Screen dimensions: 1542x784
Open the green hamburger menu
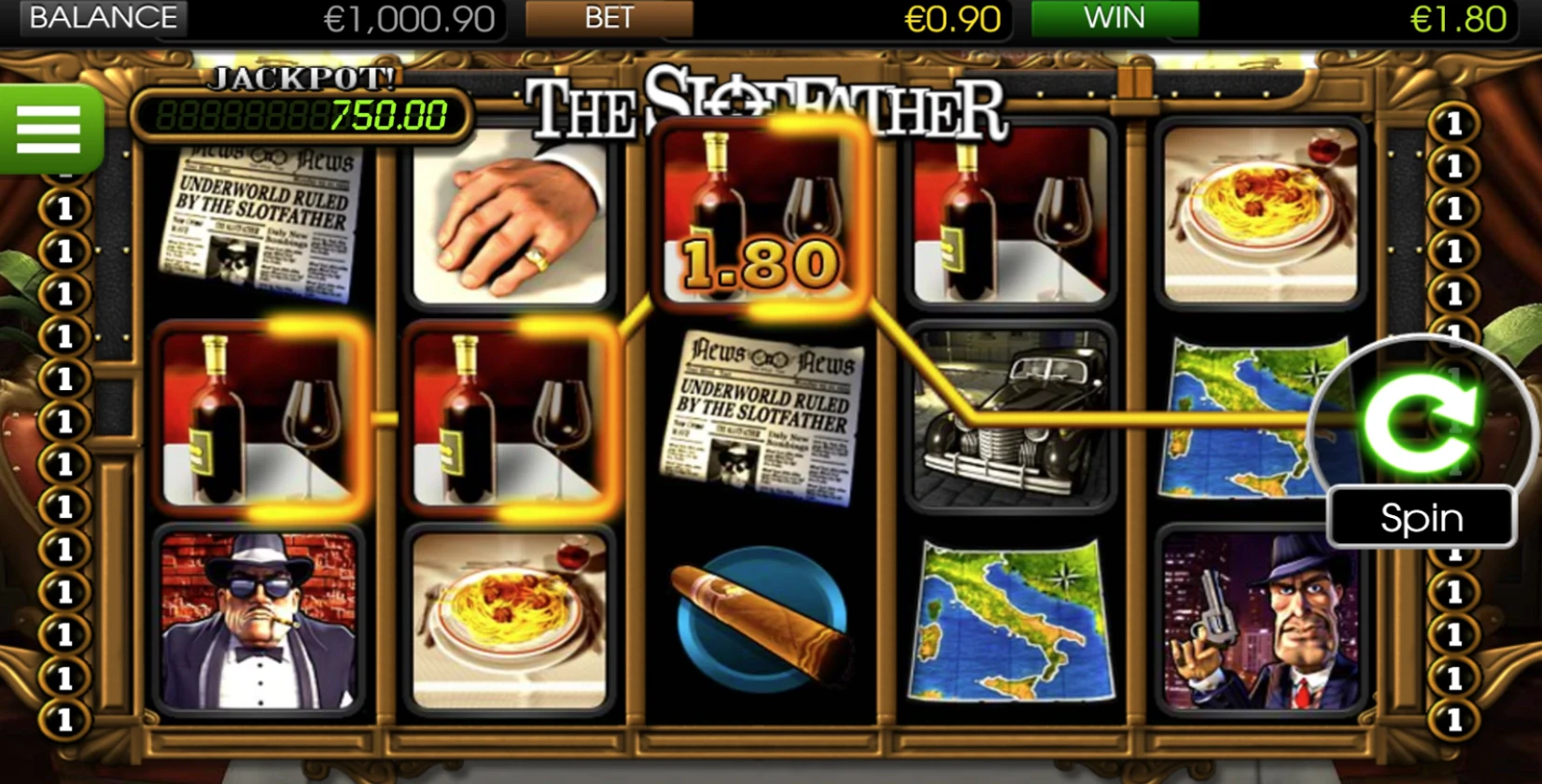click(49, 130)
